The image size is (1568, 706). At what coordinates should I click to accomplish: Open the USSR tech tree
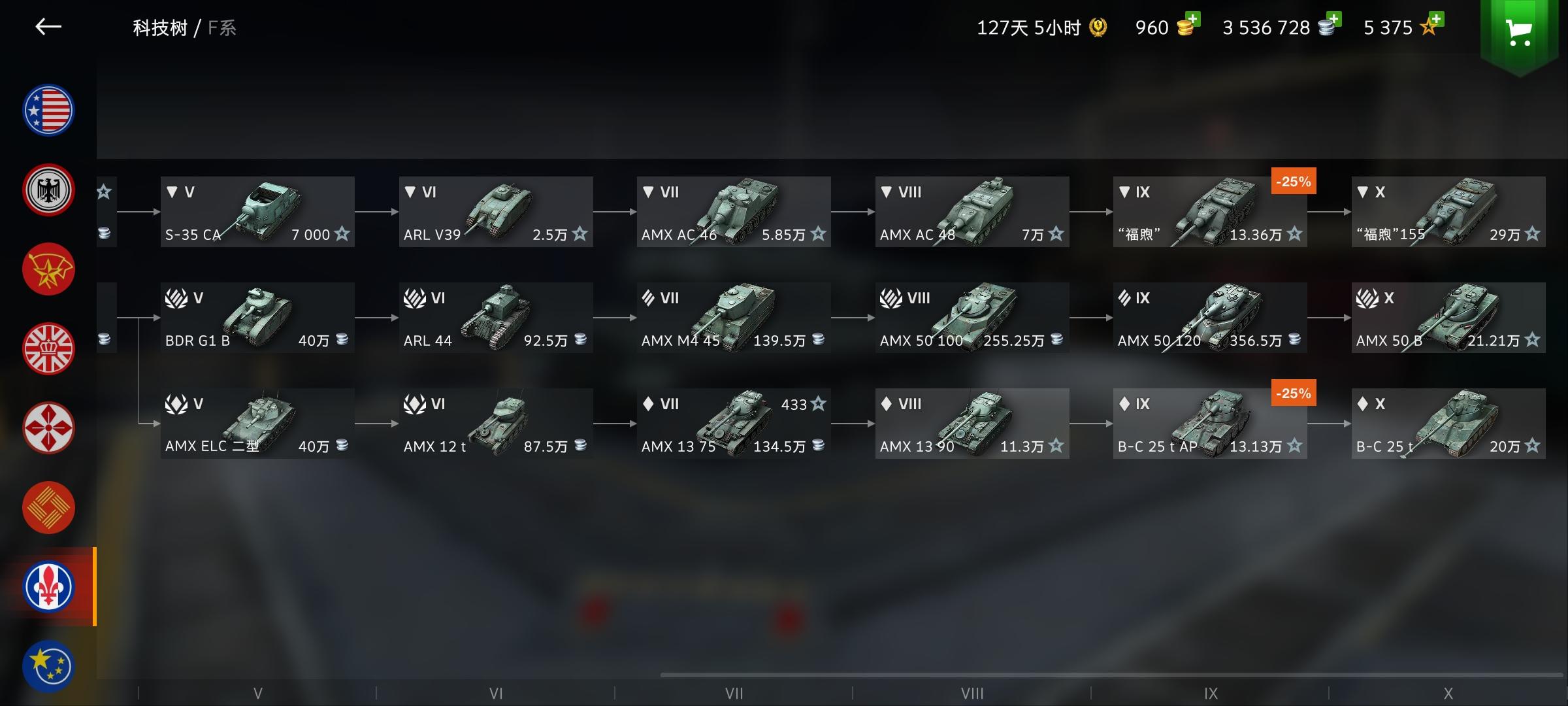tap(48, 269)
